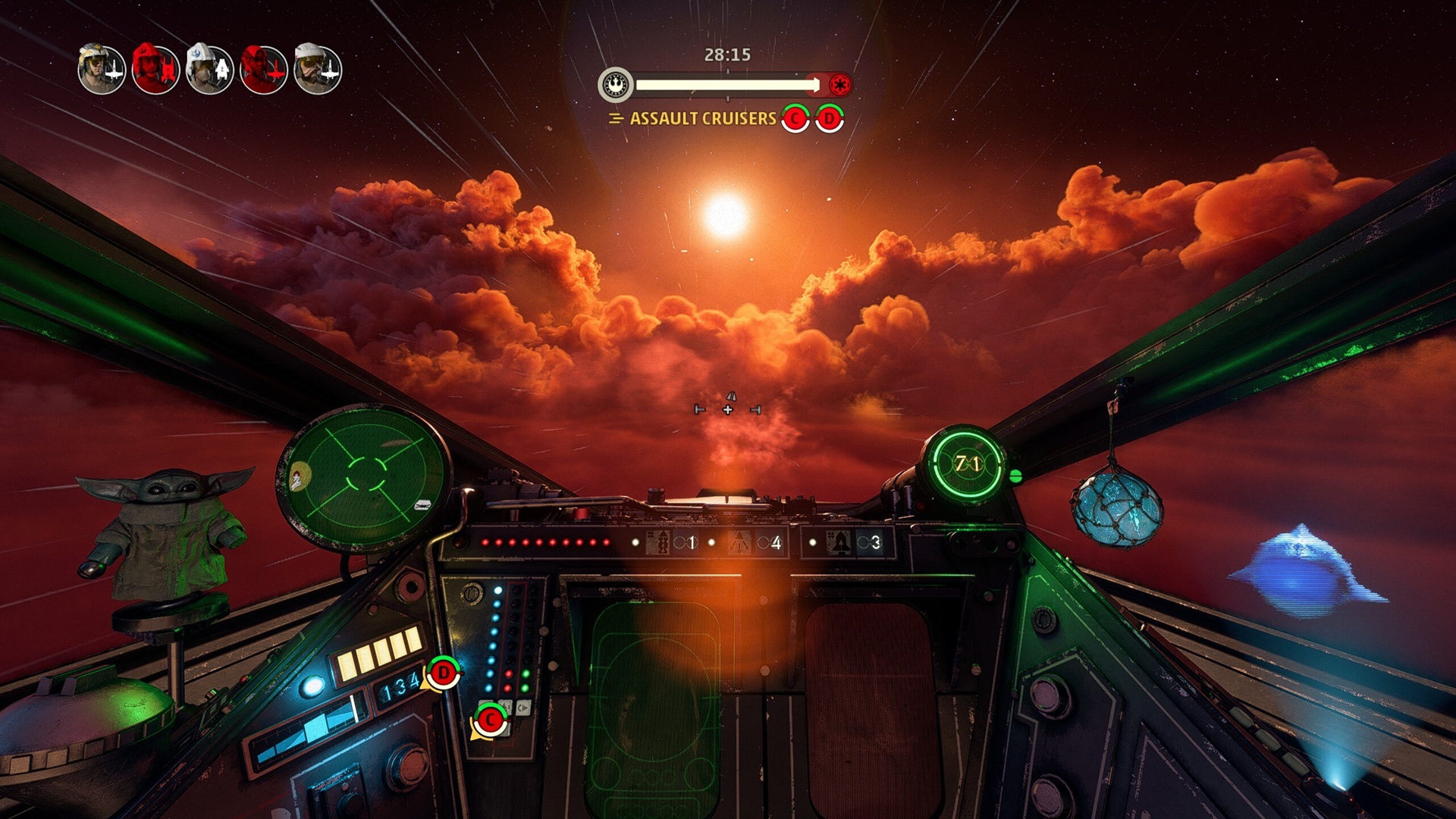1456x819 pixels.
Task: Activate the cockpit ability showing count 3
Action: 855,543
